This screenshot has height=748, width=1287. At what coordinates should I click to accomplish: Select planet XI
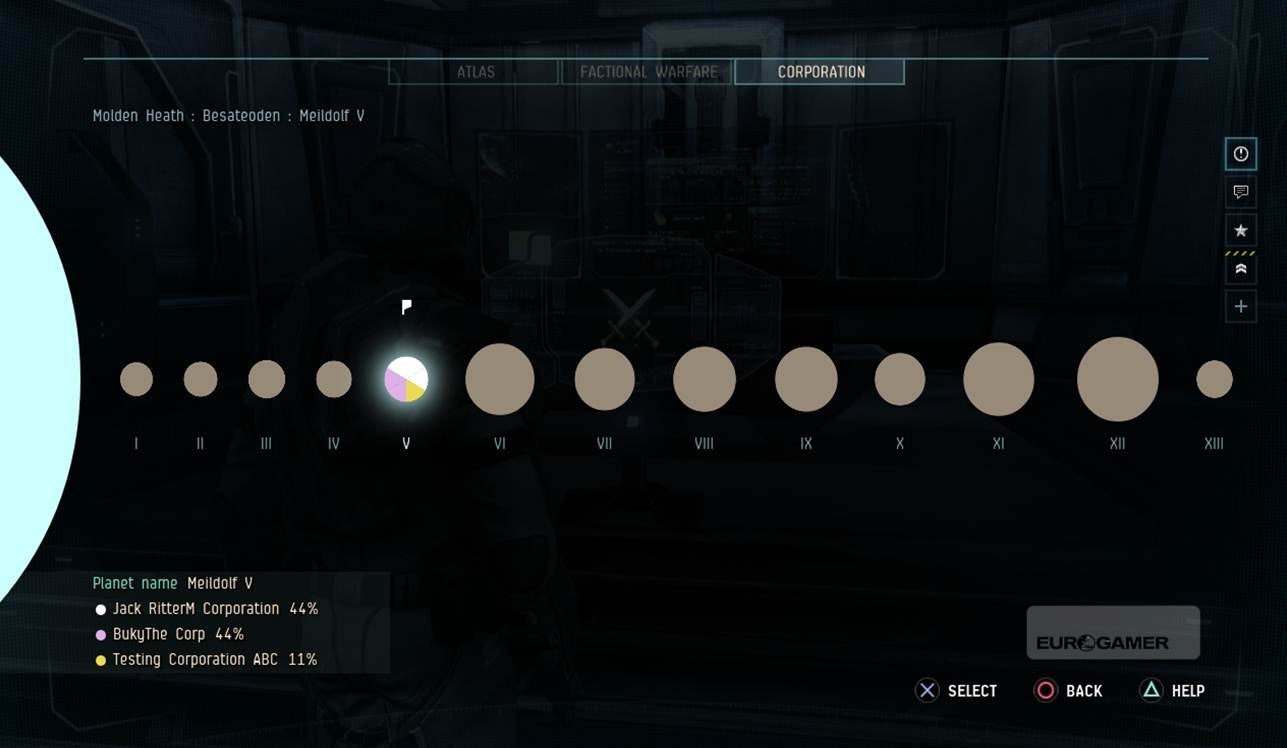click(998, 379)
